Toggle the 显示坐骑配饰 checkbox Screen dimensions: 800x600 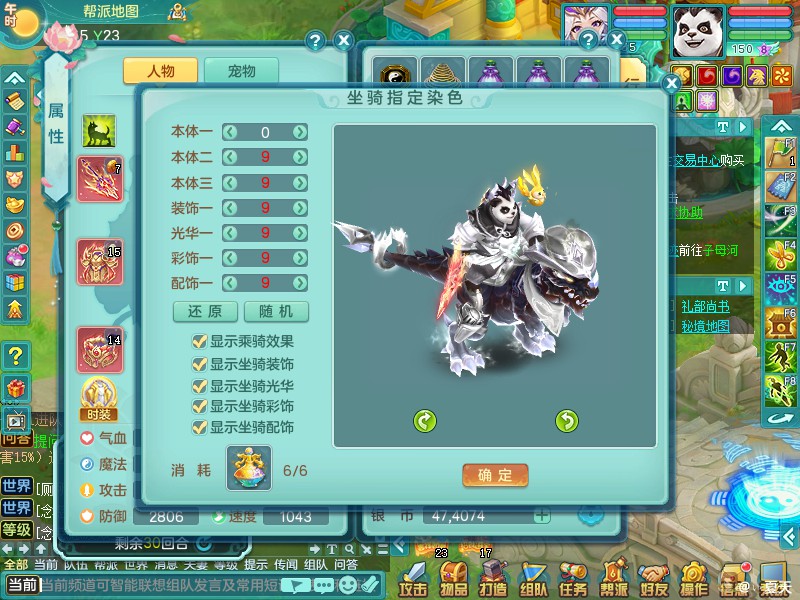pos(199,427)
